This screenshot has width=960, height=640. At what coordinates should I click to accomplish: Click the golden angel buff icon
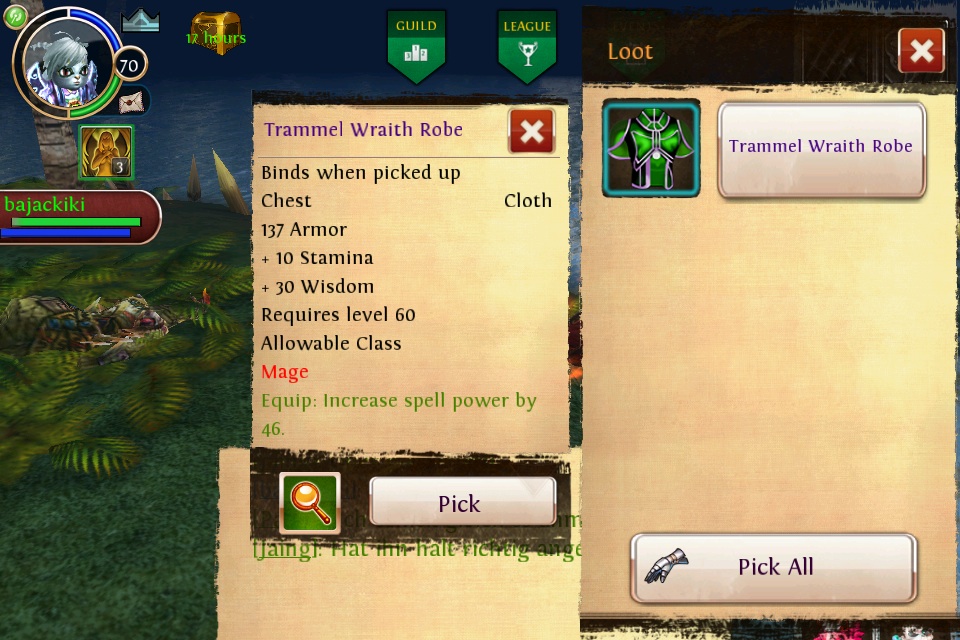point(106,153)
